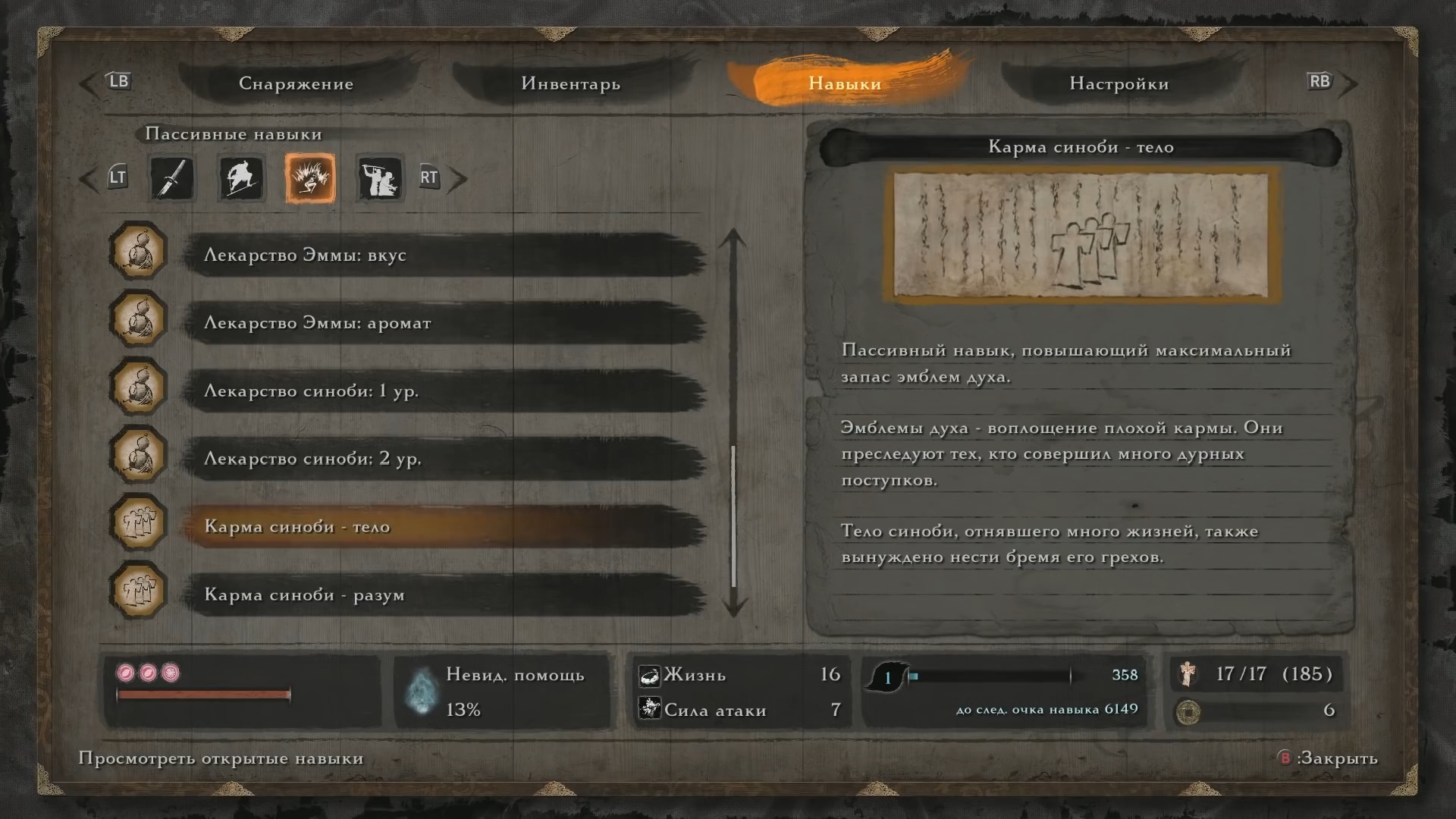1456x819 pixels.
Task: Choose the sword skill category icon
Action: click(x=171, y=179)
